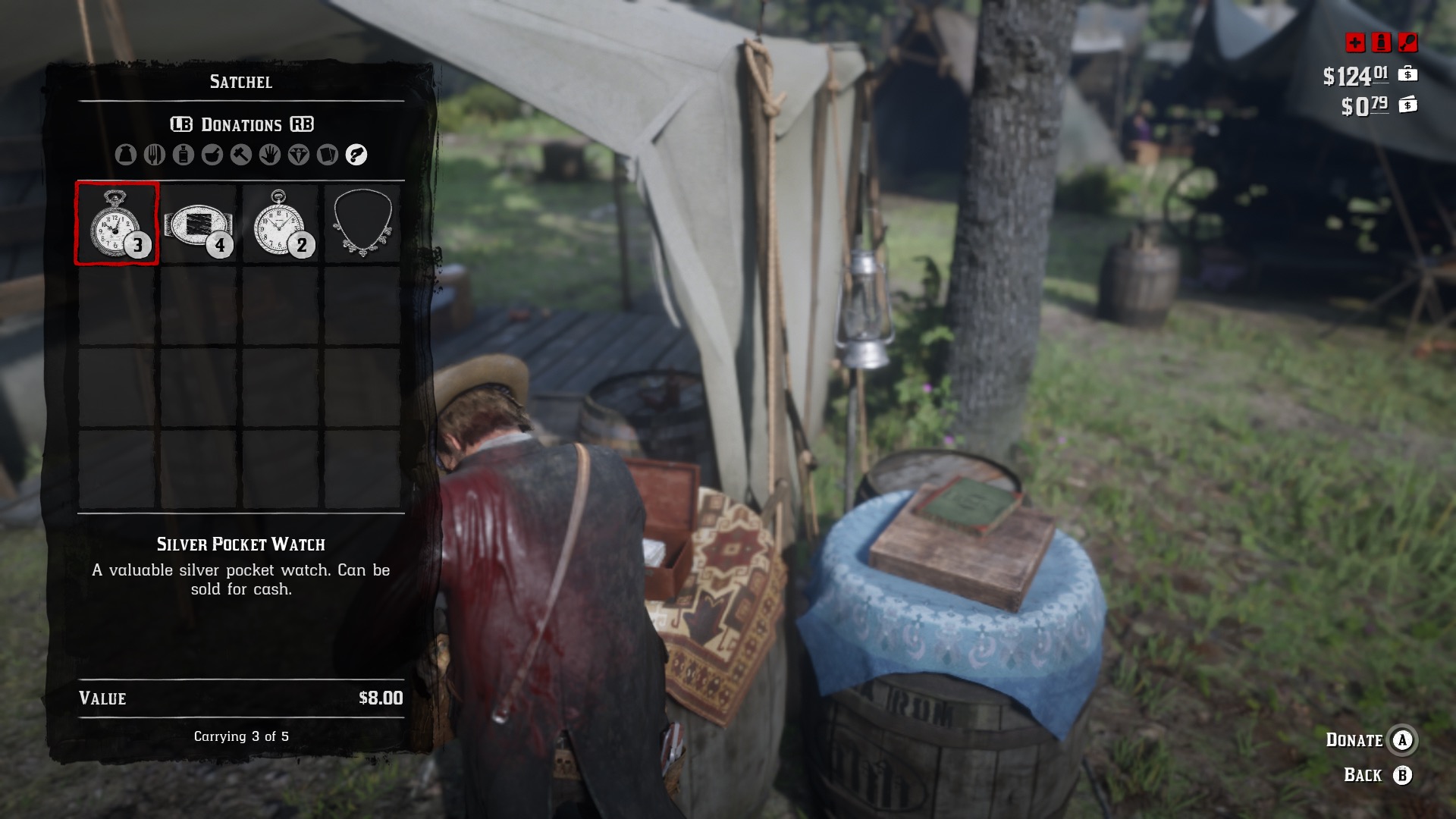Open the fork and knife provisions tab
Viewport: 1456px width, 819px height.
click(x=155, y=155)
